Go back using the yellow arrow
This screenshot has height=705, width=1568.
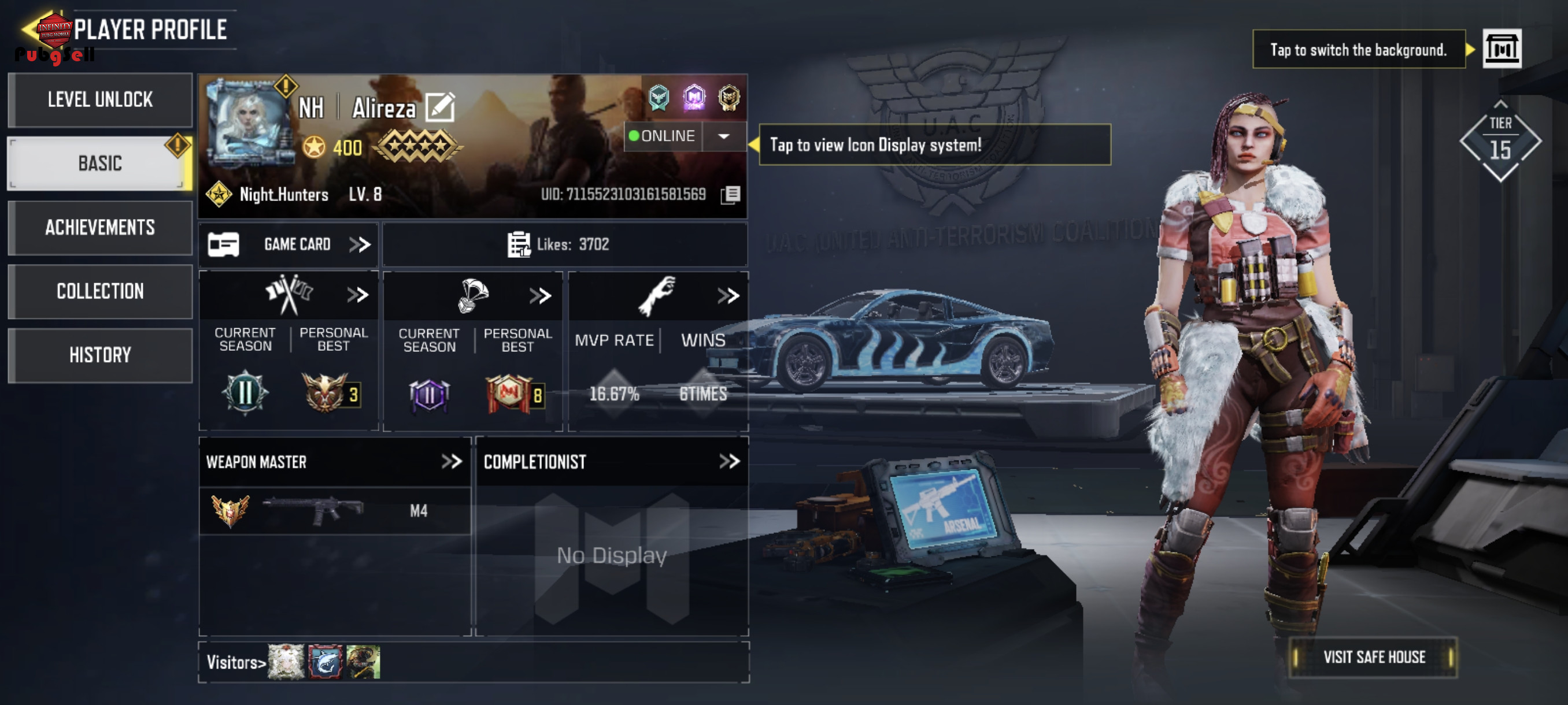(29, 28)
